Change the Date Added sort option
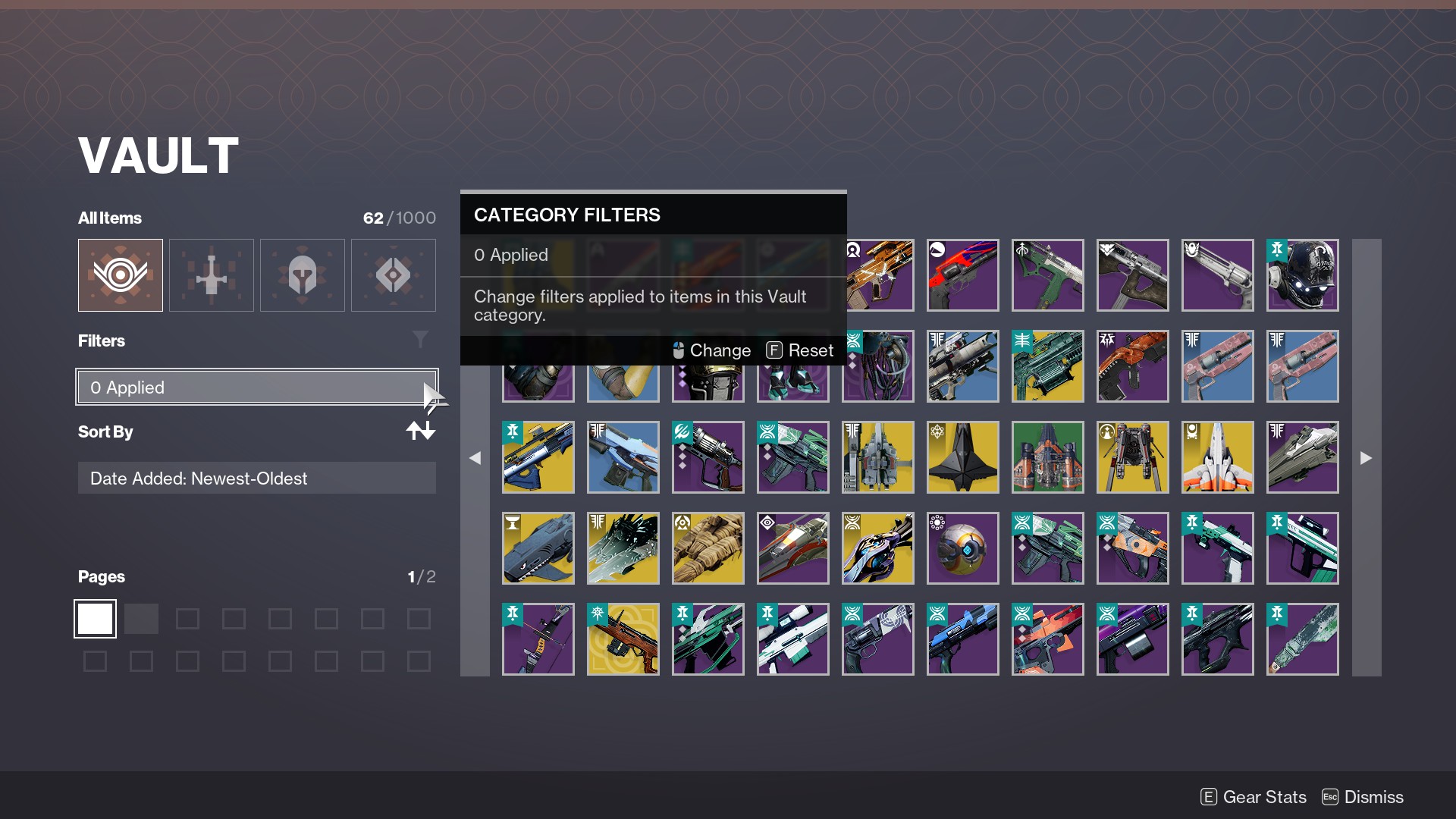1456x819 pixels. click(256, 479)
